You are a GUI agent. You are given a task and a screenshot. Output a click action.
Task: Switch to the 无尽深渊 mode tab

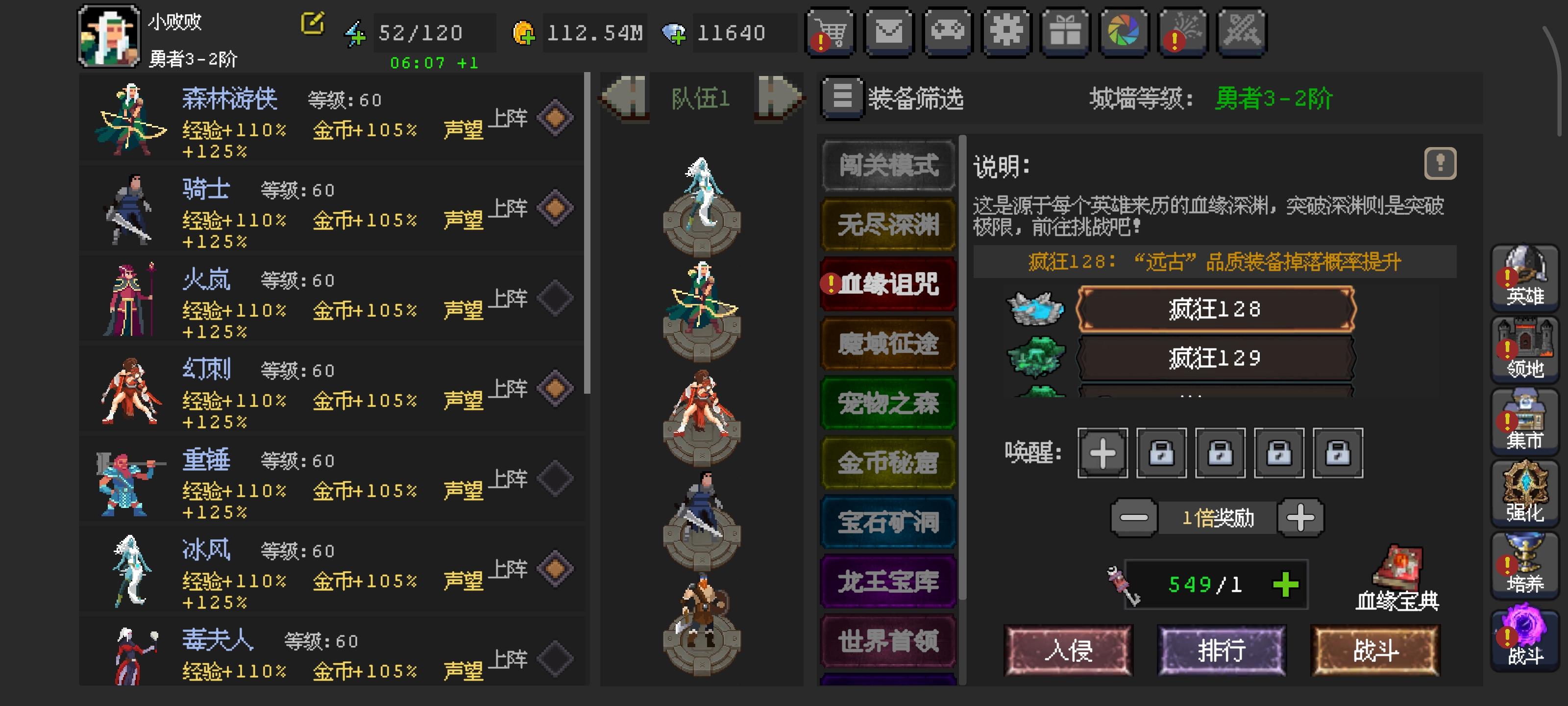888,224
